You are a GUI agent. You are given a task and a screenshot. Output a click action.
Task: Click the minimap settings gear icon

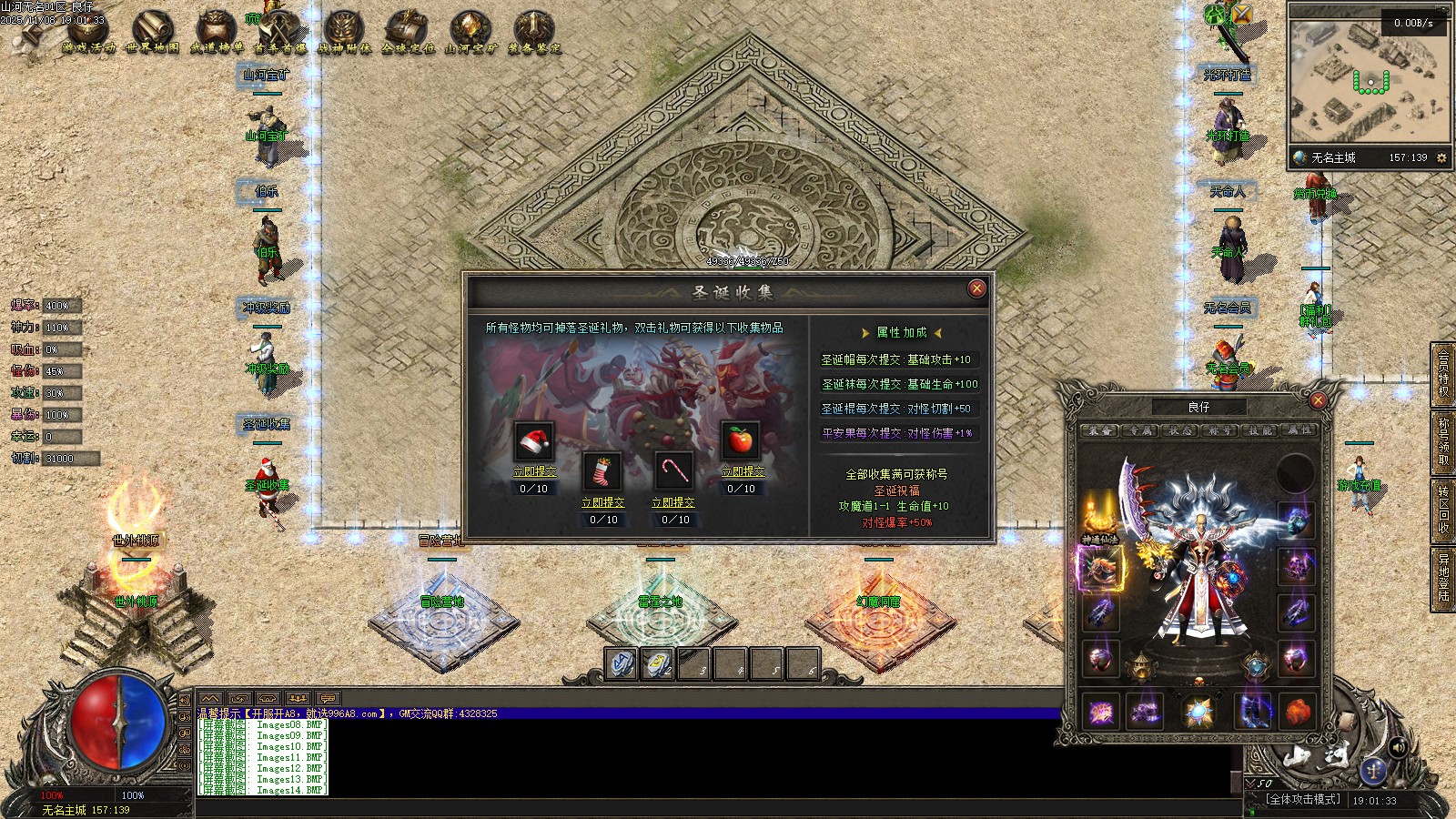point(1441,158)
